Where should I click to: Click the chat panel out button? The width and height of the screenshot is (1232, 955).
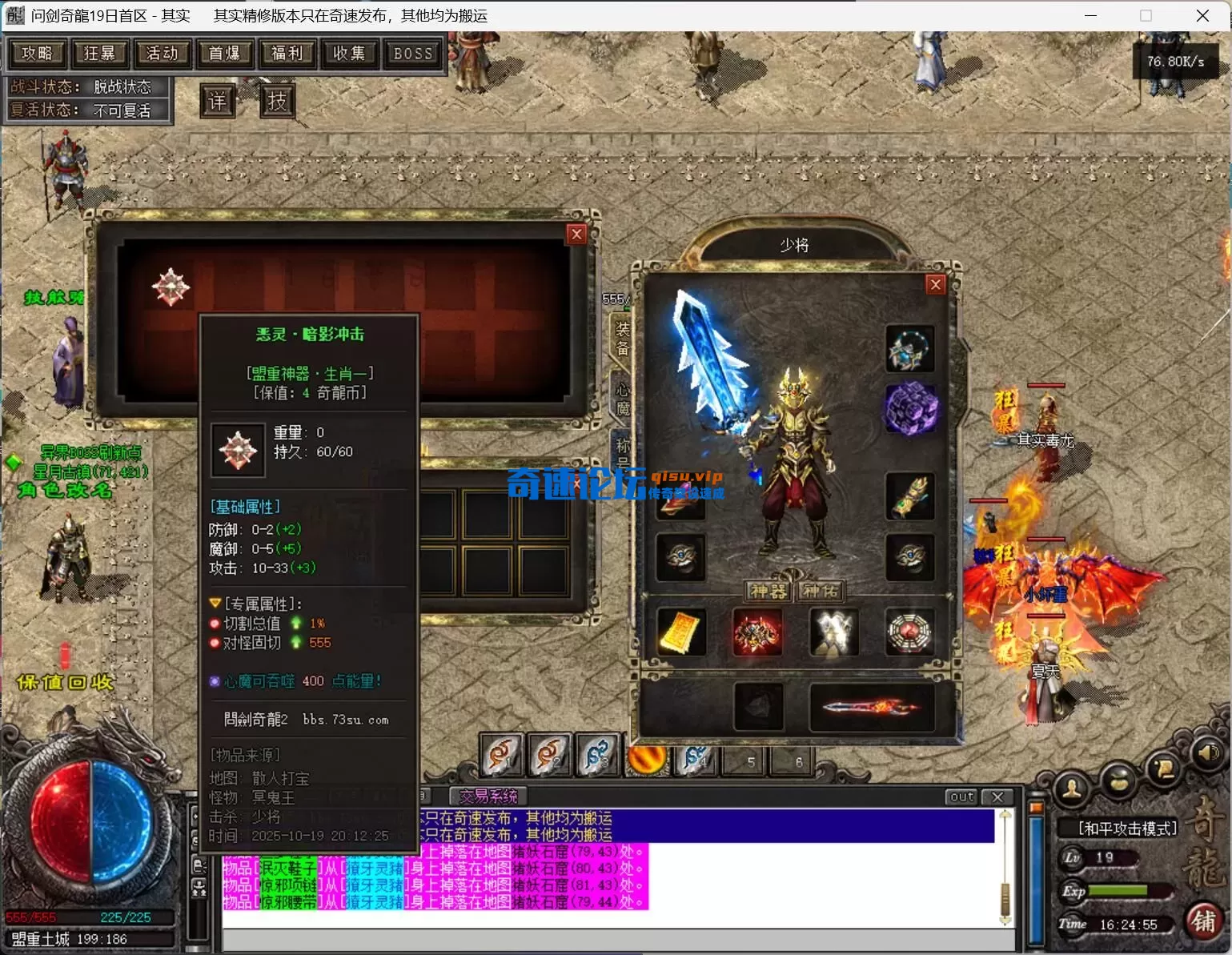pyautogui.click(x=961, y=797)
